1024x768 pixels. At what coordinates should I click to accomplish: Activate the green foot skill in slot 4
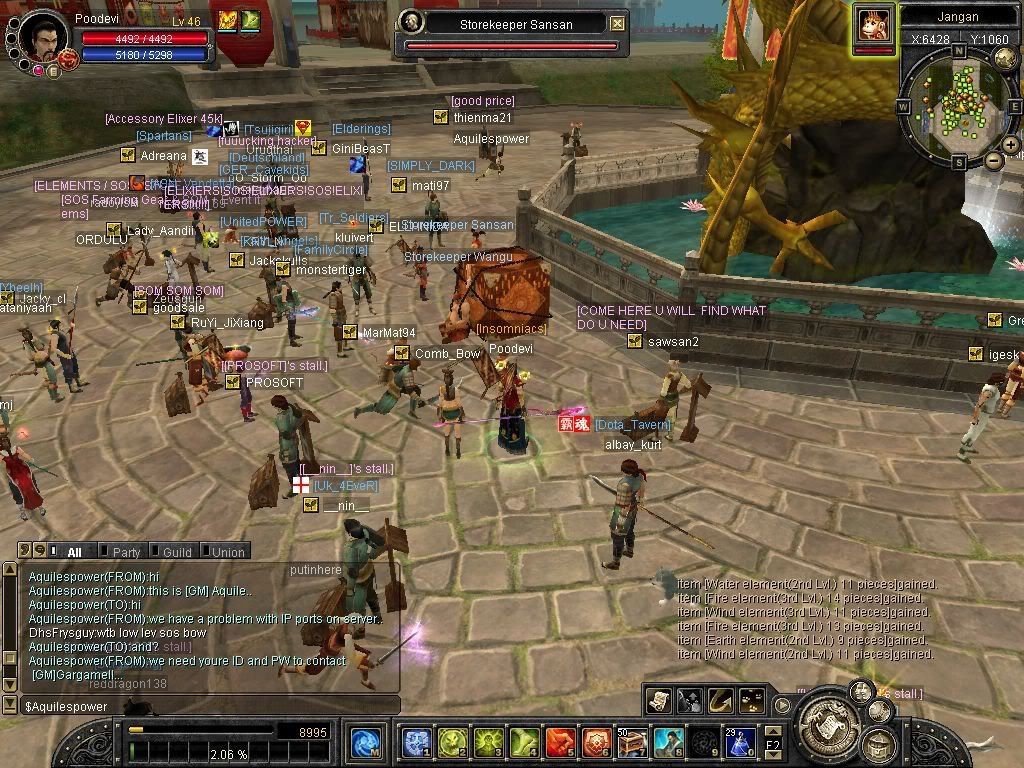tap(524, 742)
